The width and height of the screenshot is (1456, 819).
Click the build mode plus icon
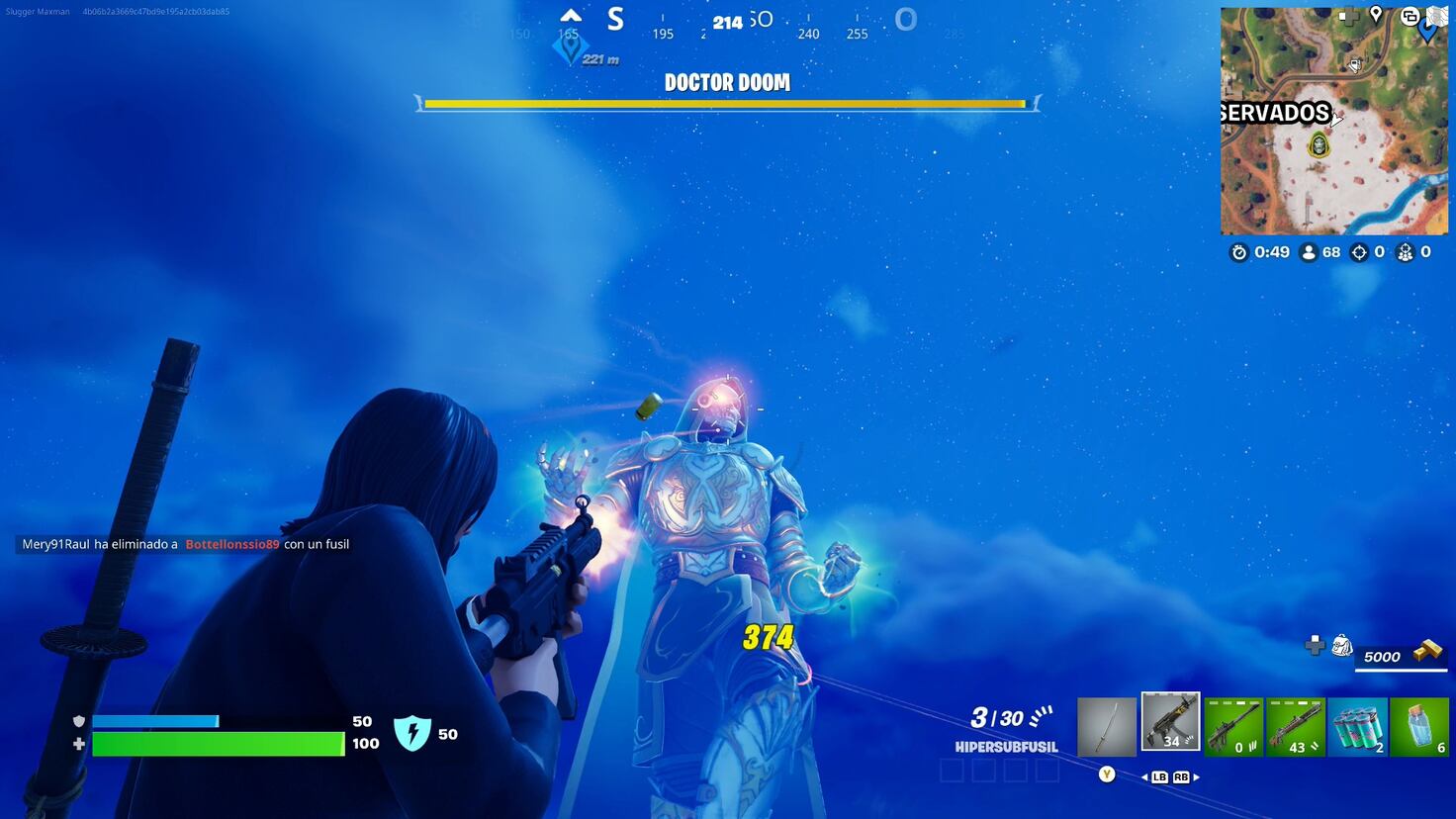1316,647
